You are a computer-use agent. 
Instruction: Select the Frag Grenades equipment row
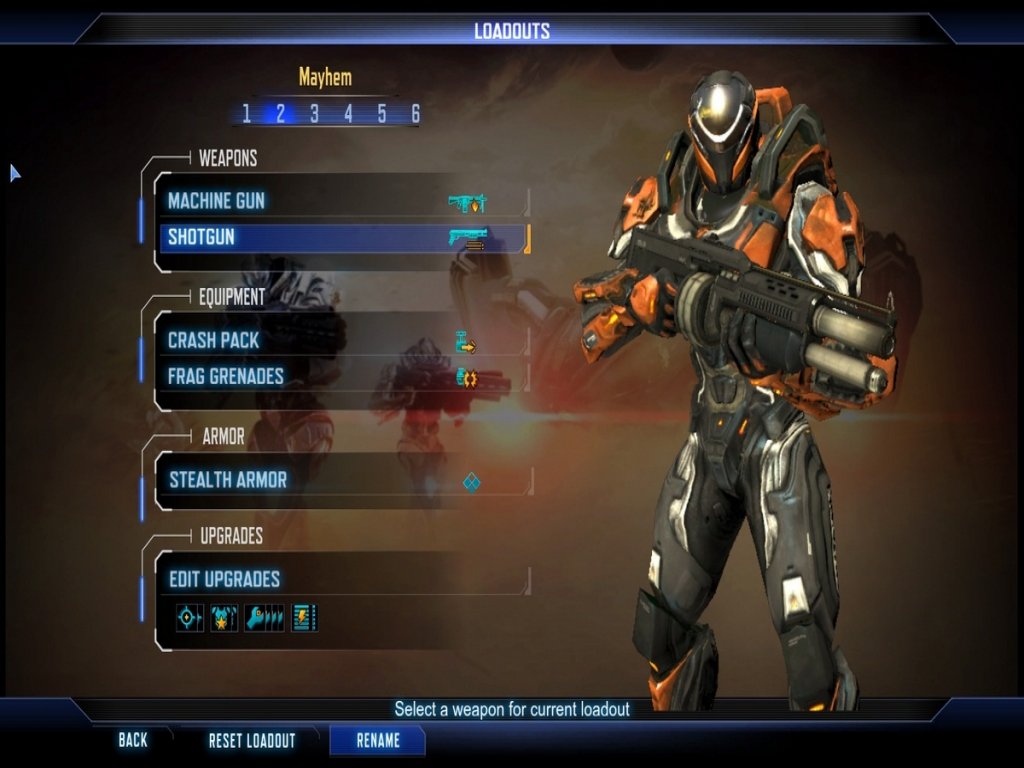point(340,377)
